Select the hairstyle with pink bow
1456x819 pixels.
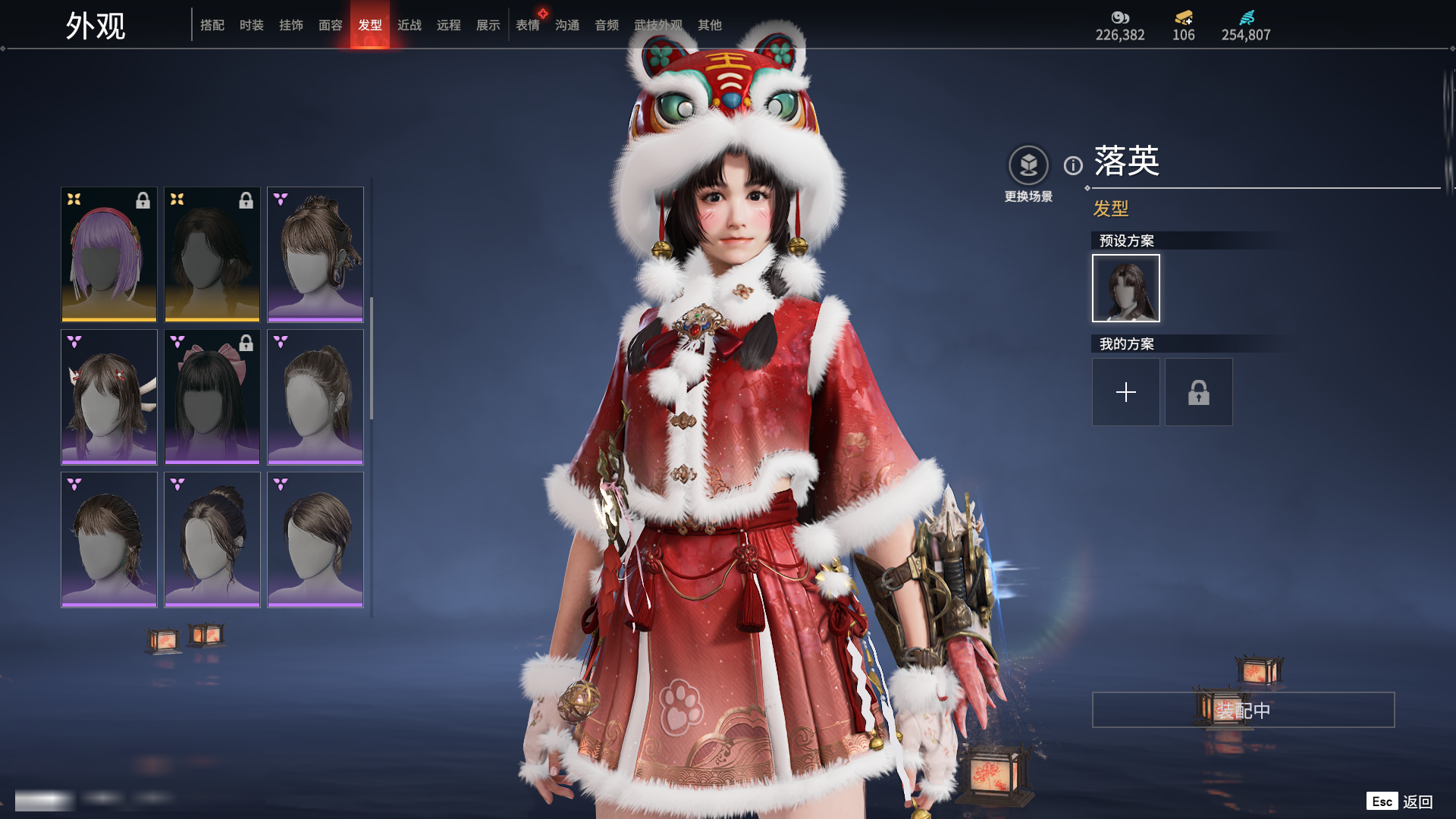(x=212, y=397)
